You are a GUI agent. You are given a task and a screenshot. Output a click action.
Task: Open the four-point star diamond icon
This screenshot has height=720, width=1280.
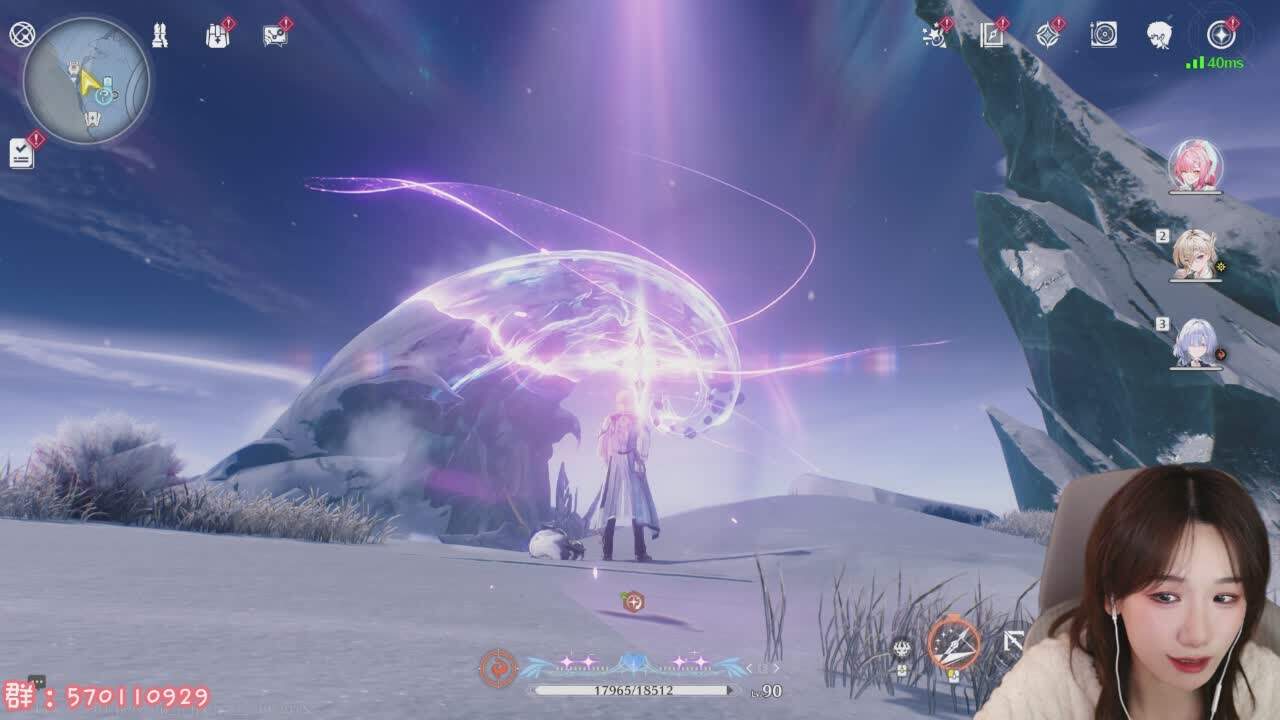pyautogui.click(x=1047, y=36)
